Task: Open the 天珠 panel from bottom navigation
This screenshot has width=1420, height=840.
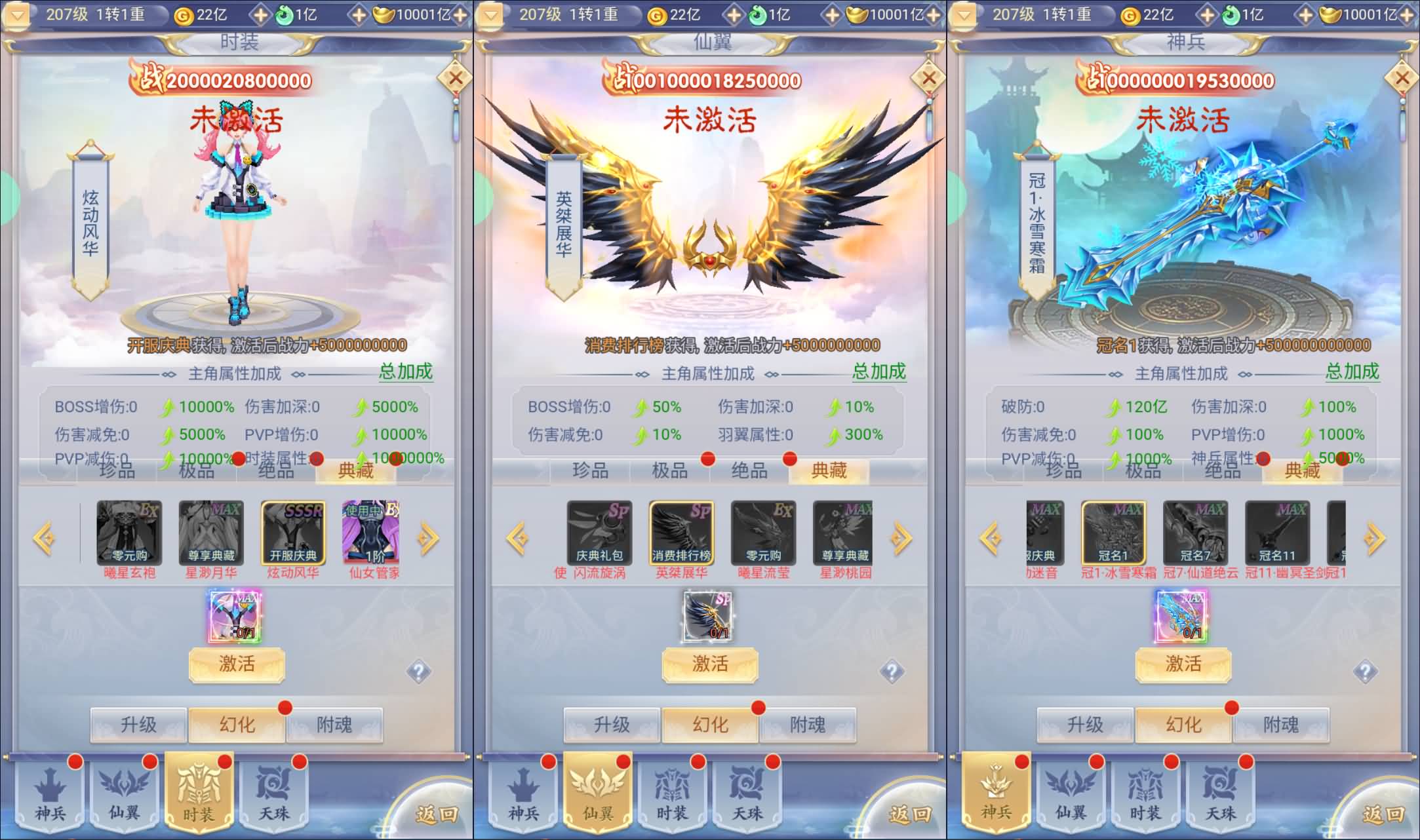Action: 274,793
